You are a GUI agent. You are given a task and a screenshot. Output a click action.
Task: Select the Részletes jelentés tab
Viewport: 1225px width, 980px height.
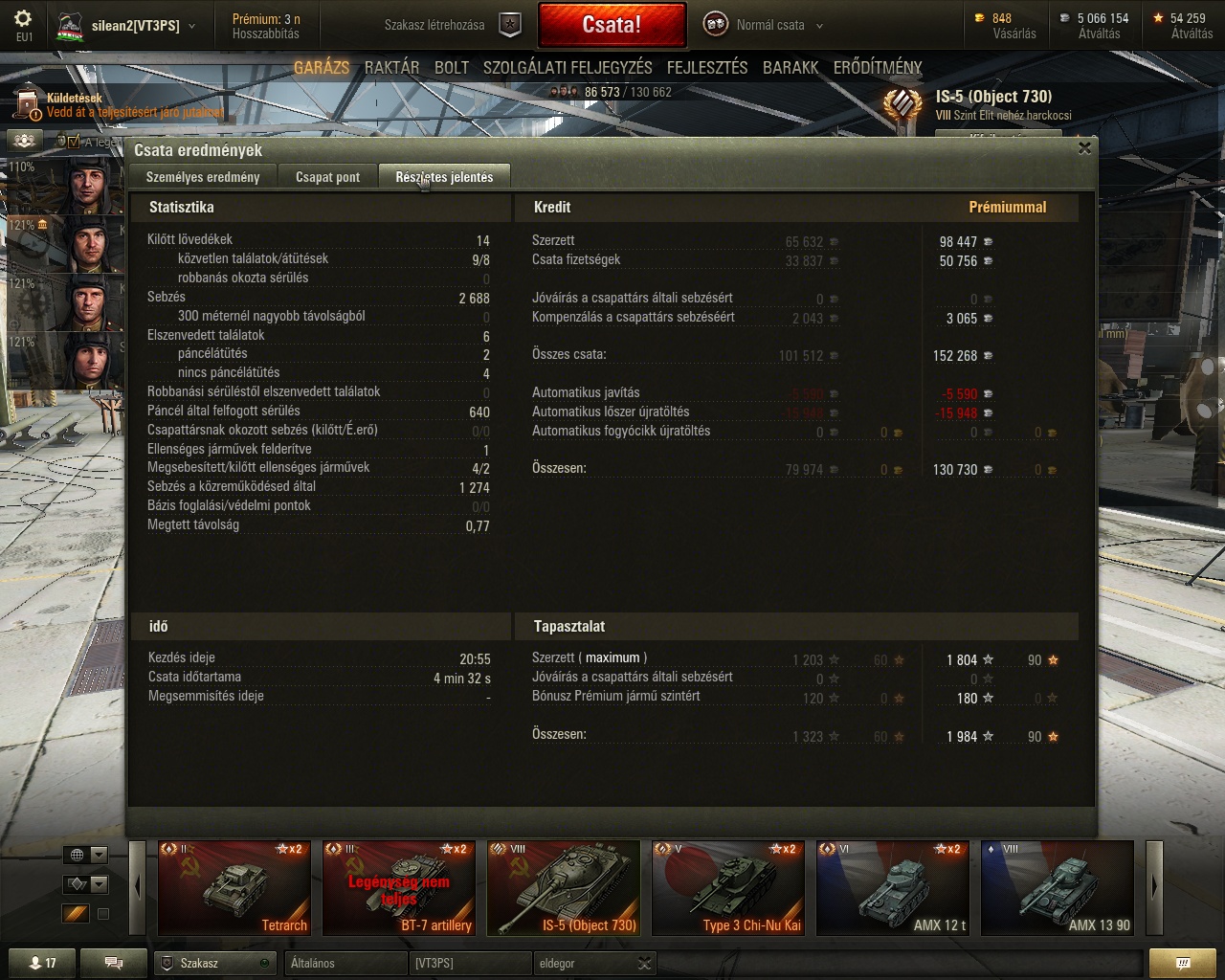[x=444, y=177]
